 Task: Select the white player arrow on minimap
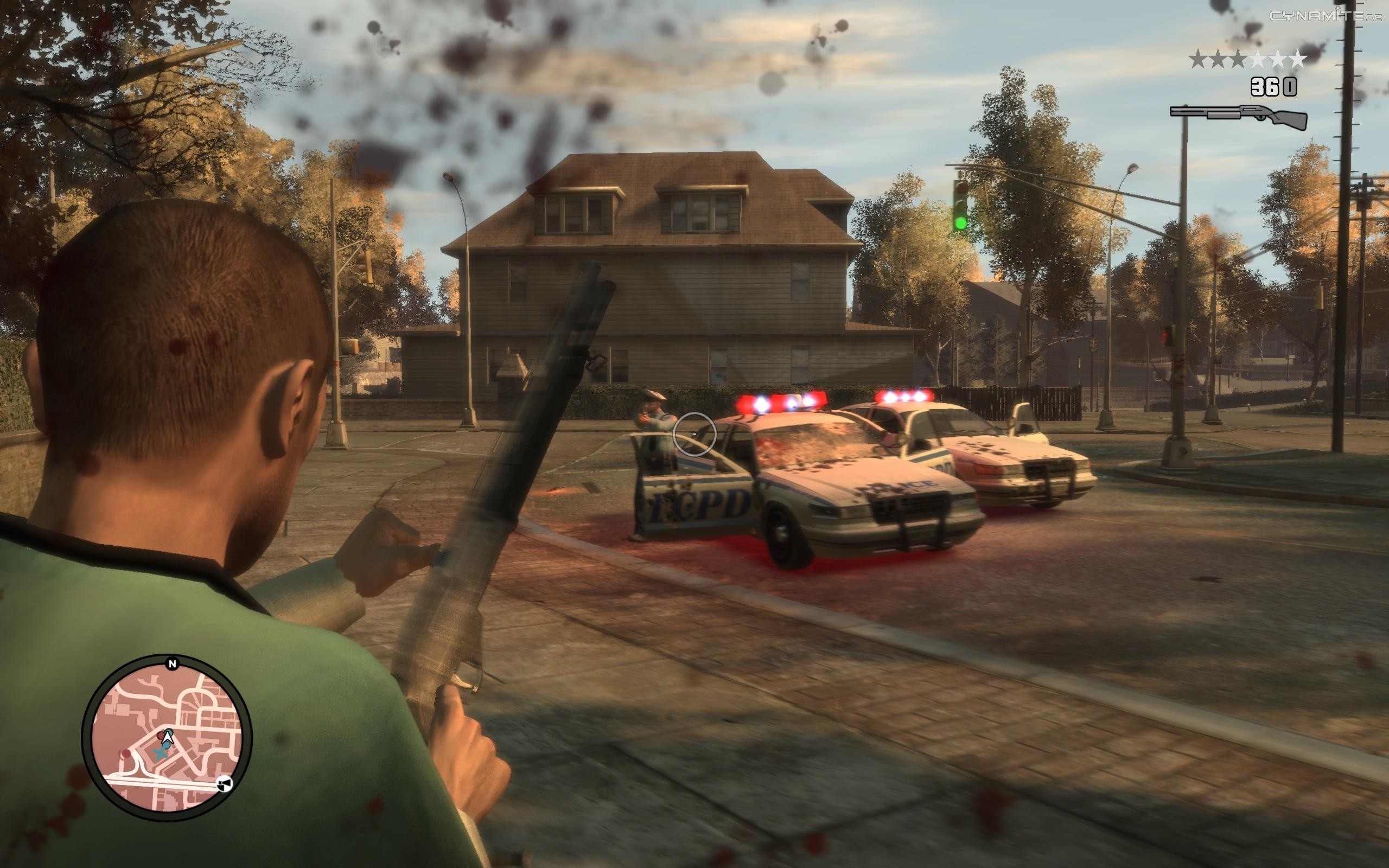tap(168, 734)
